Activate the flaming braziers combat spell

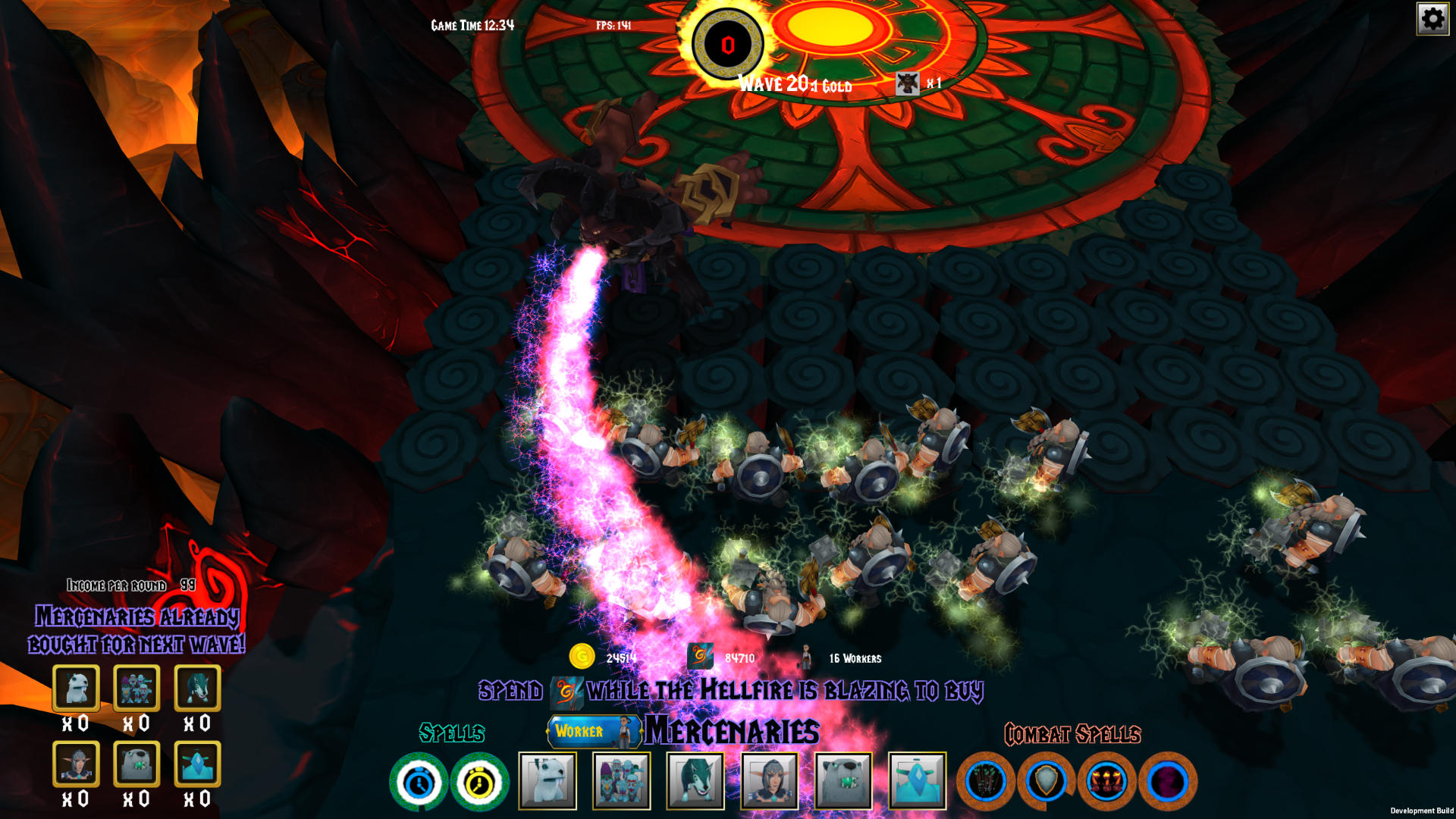[1107, 781]
